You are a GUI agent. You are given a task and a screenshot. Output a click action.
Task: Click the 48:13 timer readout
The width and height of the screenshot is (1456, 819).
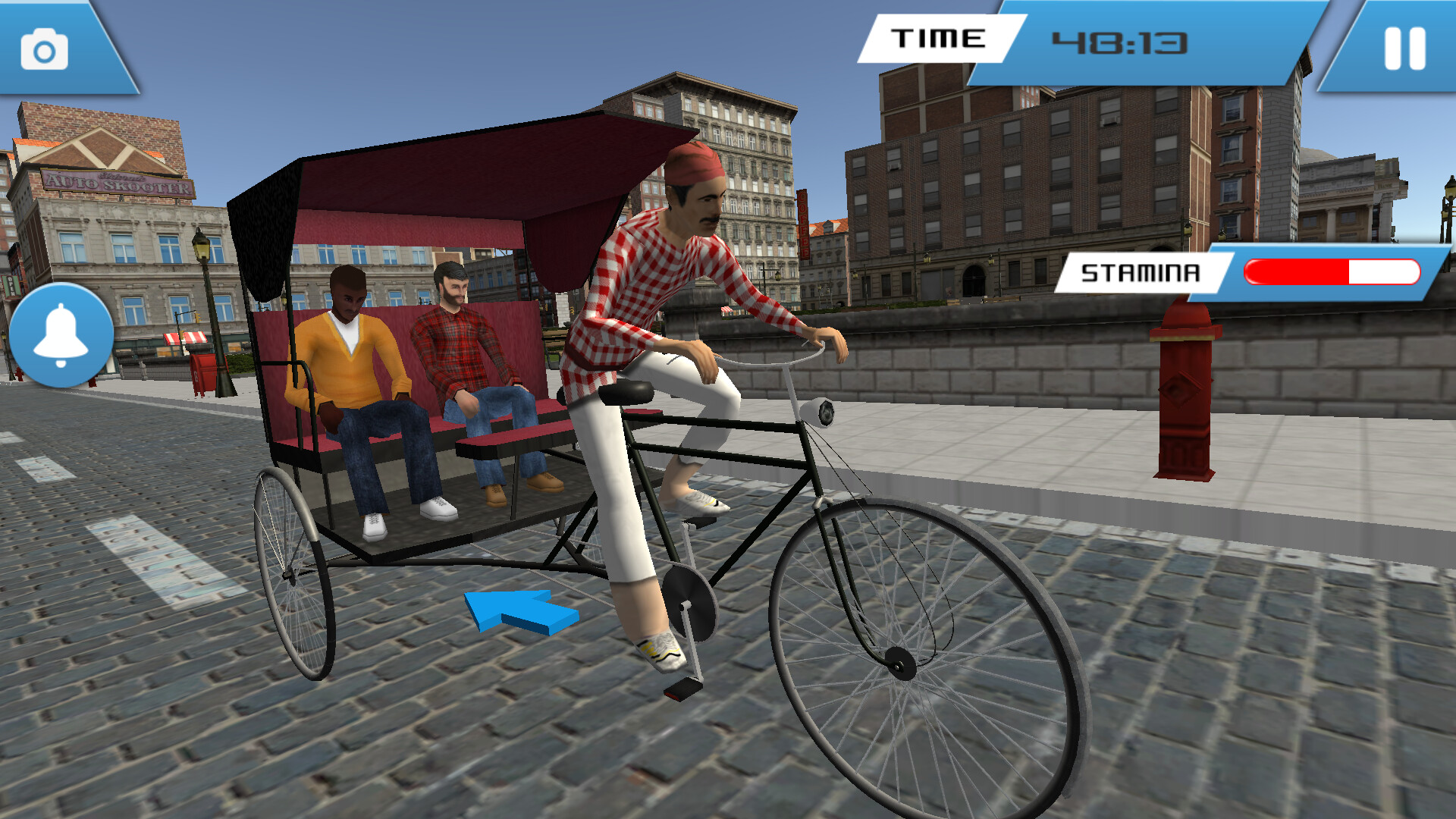click(1122, 44)
